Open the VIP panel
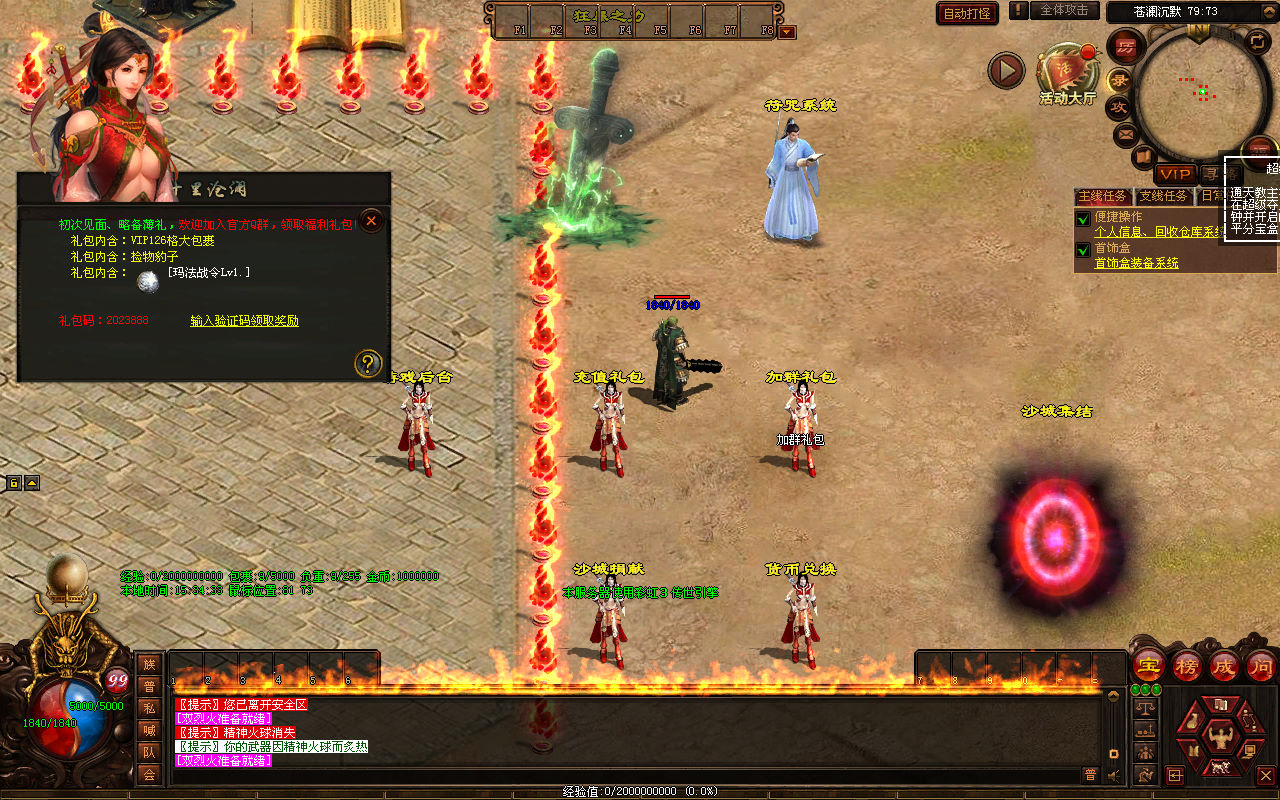The width and height of the screenshot is (1280, 800). point(1176,174)
